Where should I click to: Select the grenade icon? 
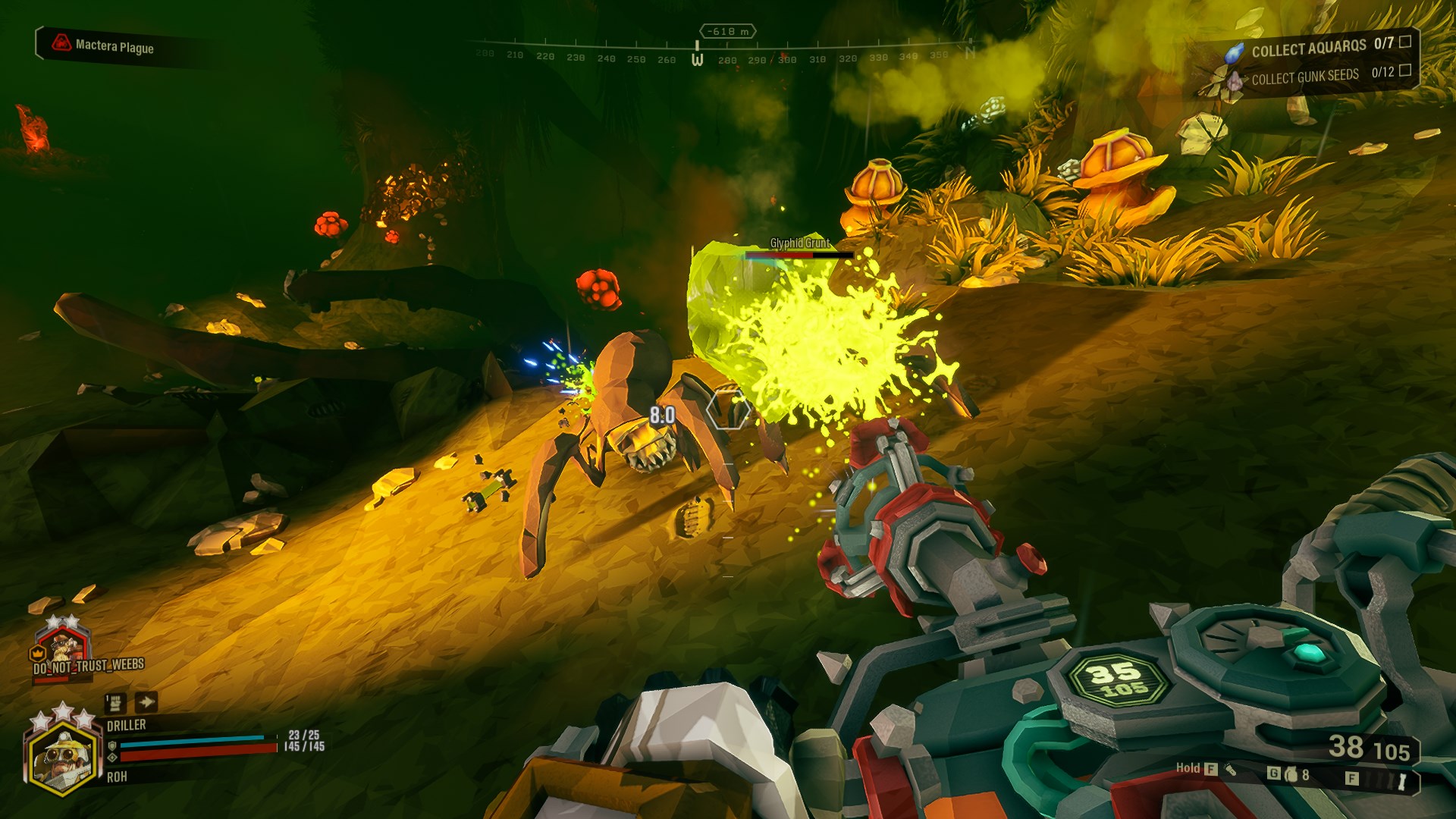coord(1291,774)
